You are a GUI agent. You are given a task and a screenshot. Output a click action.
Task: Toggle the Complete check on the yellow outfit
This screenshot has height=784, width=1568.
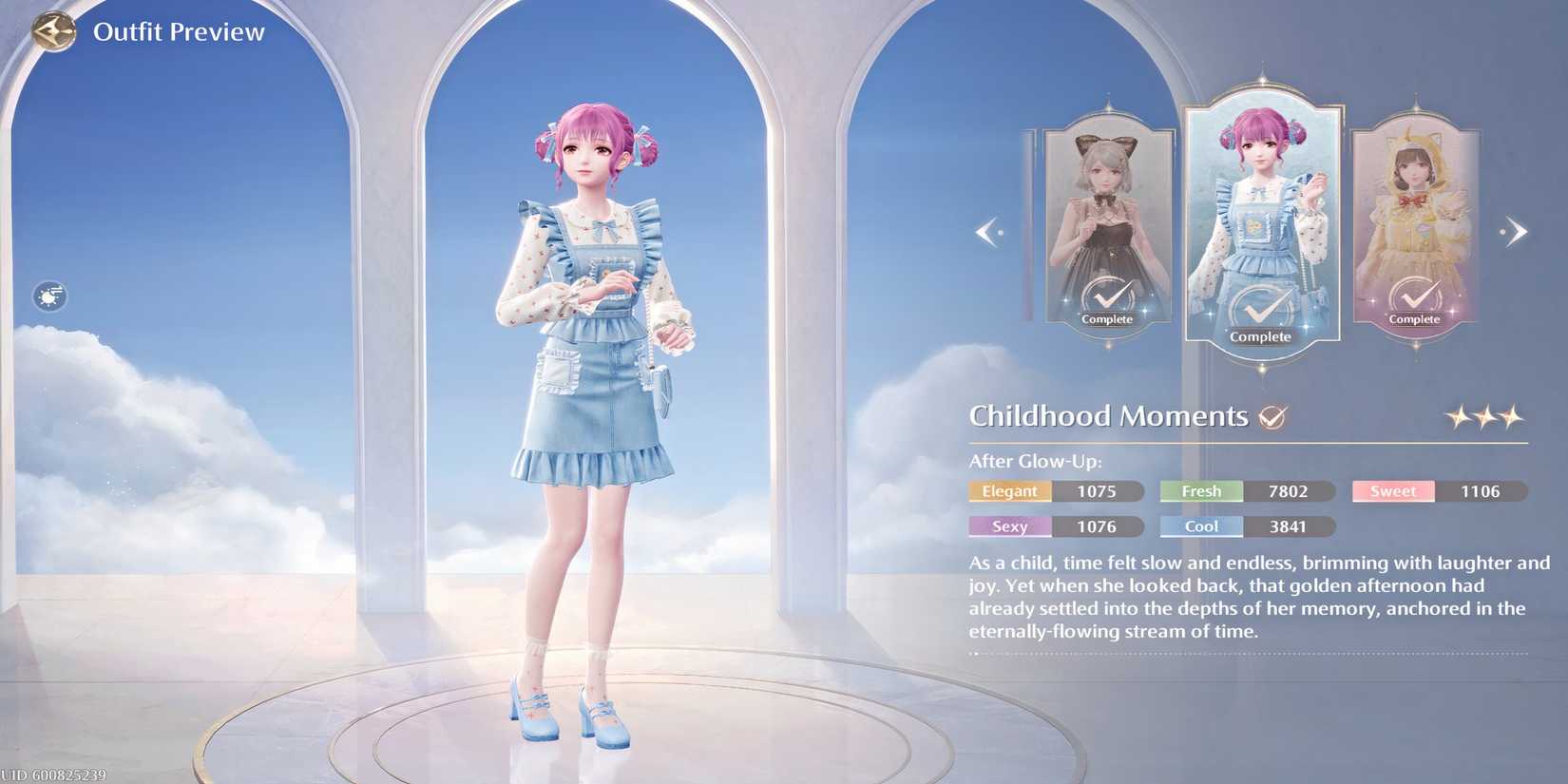tap(1415, 296)
